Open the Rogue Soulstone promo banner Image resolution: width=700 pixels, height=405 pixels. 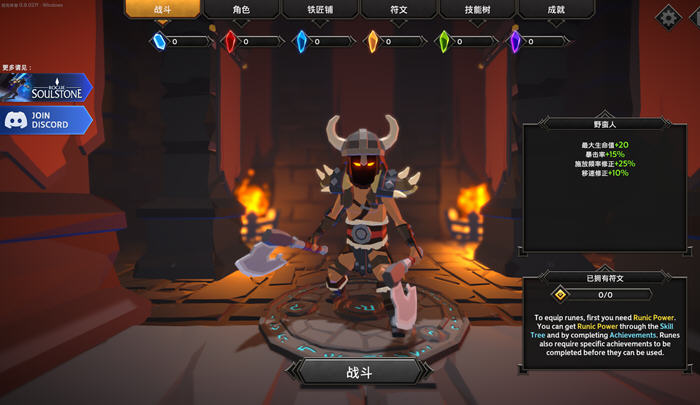tap(46, 88)
